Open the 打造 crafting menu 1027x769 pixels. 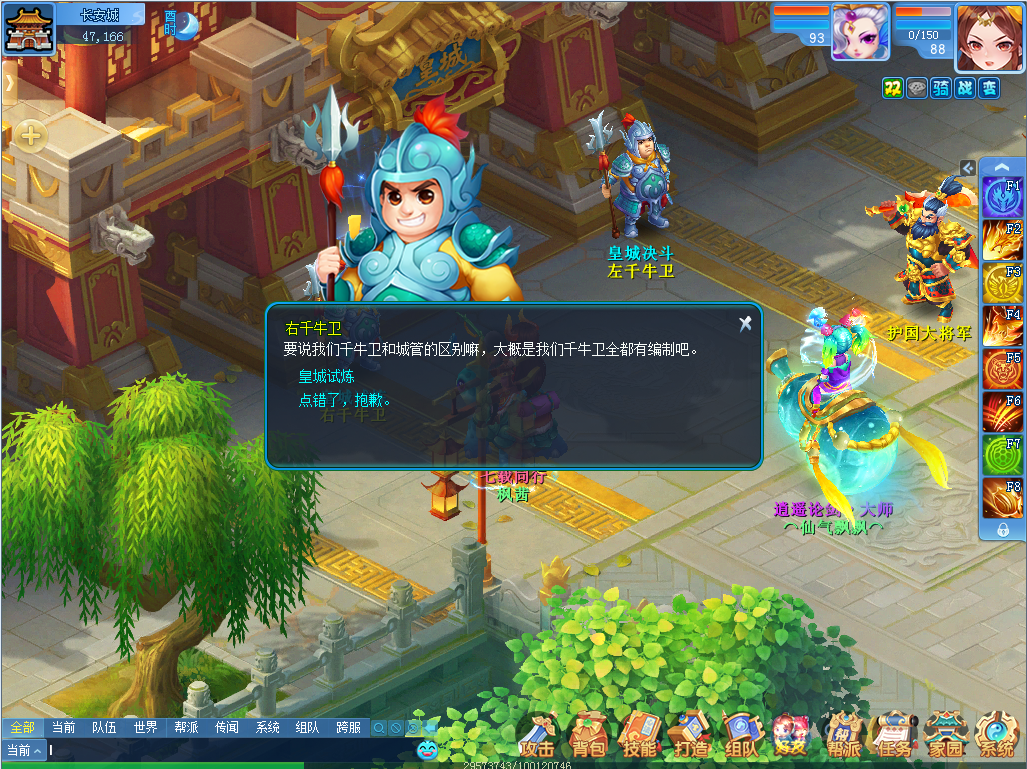click(690, 737)
